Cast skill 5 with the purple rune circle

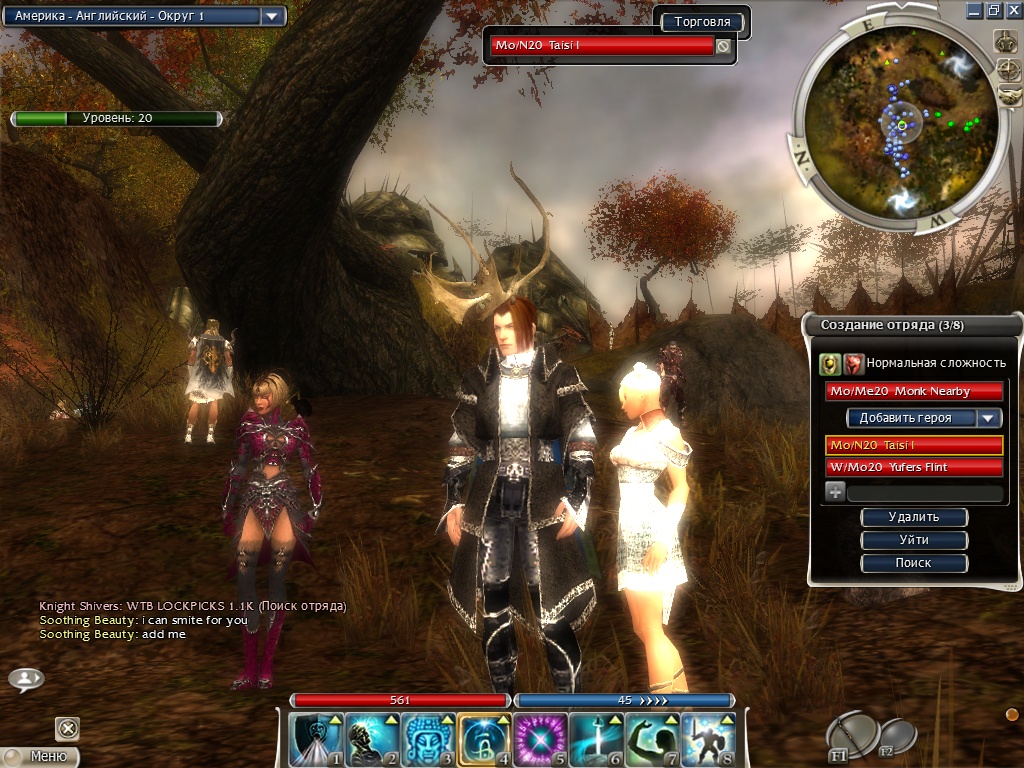(x=540, y=740)
